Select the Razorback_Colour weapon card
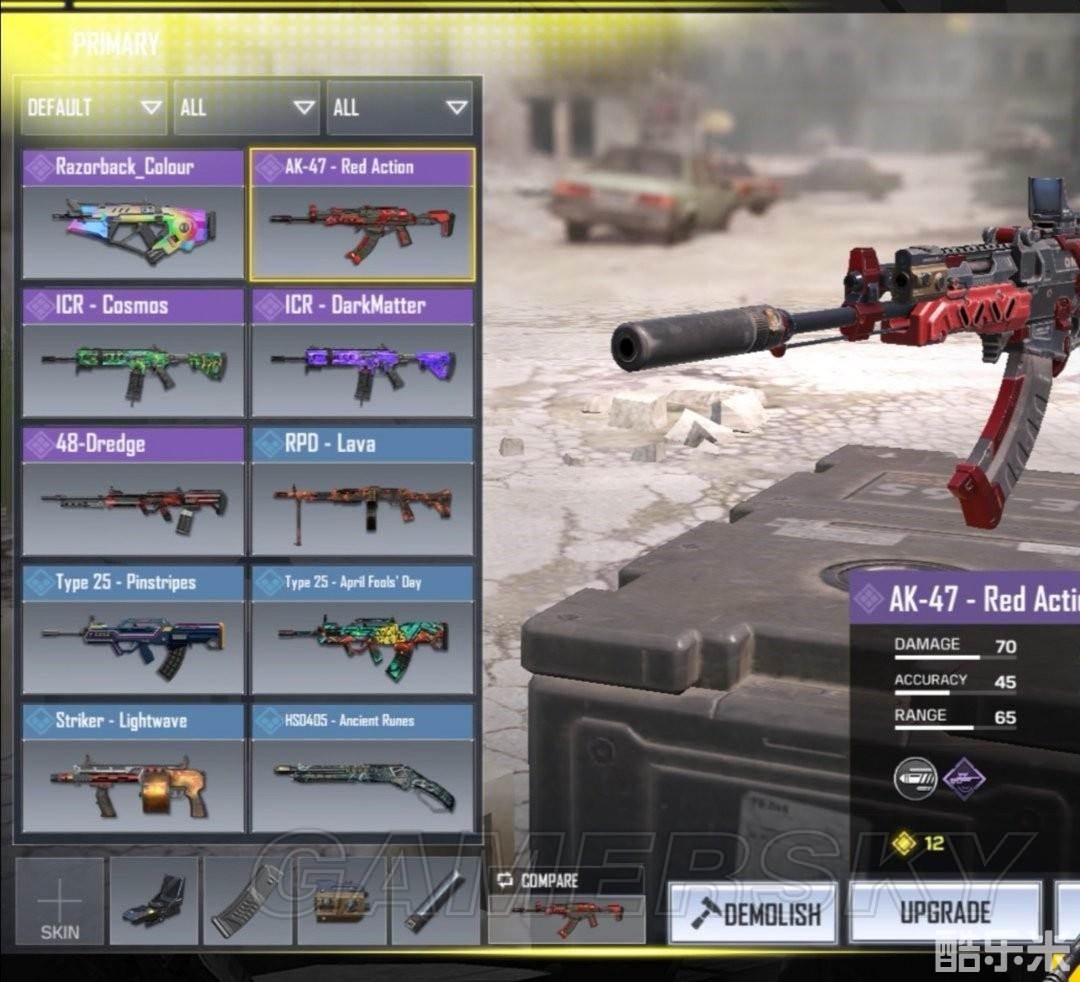 [133, 214]
